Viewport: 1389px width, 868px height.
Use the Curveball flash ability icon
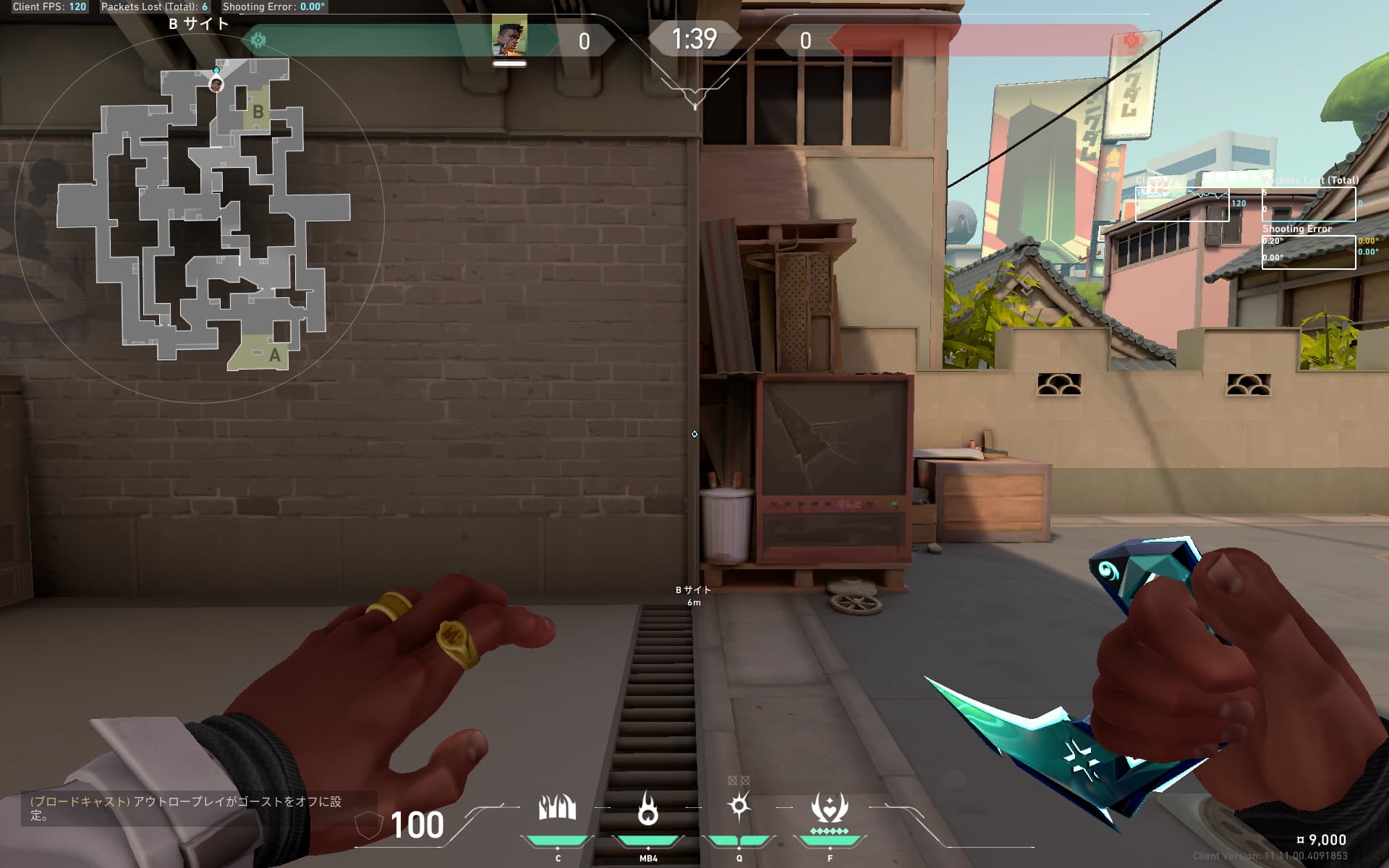tap(739, 807)
